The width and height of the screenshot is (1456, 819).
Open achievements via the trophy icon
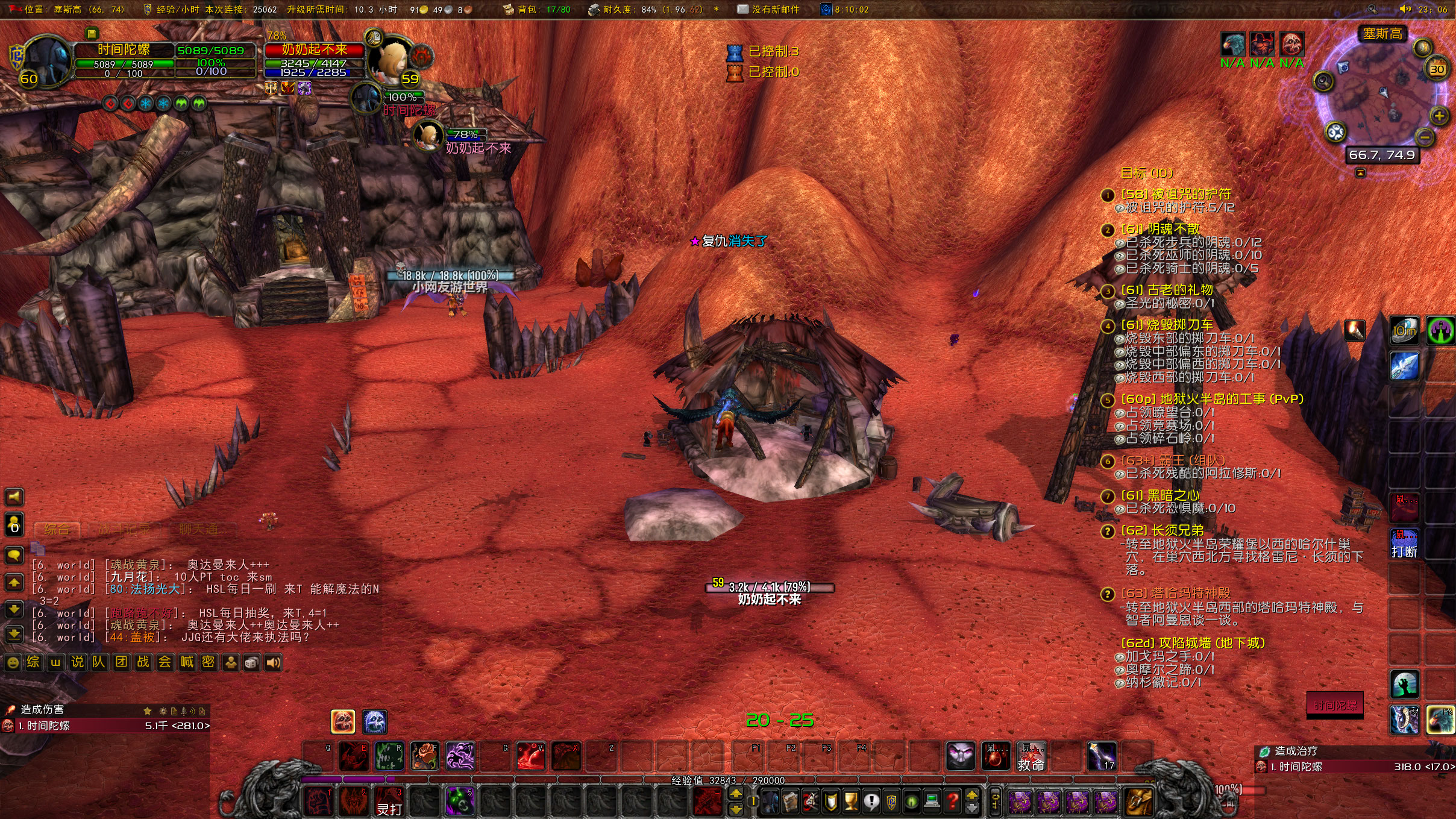(851, 802)
